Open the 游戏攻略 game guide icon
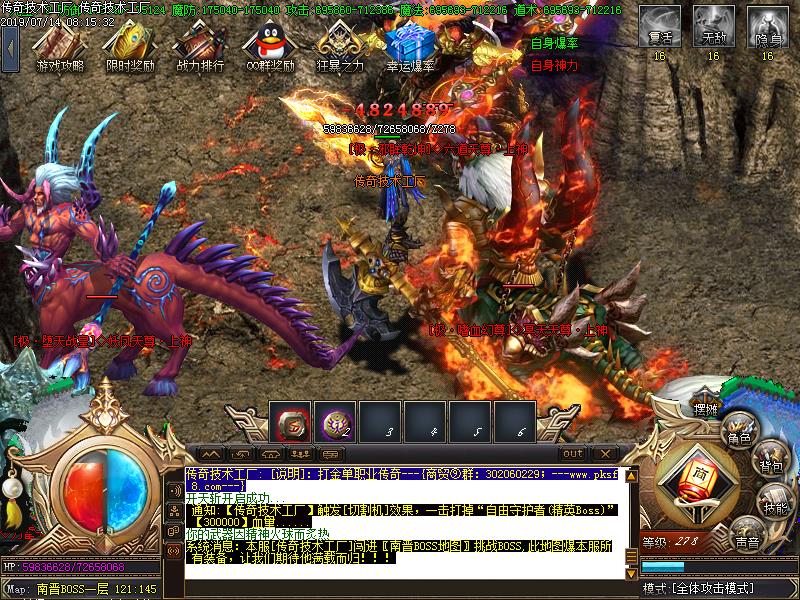This screenshot has width=800, height=600. [x=62, y=44]
